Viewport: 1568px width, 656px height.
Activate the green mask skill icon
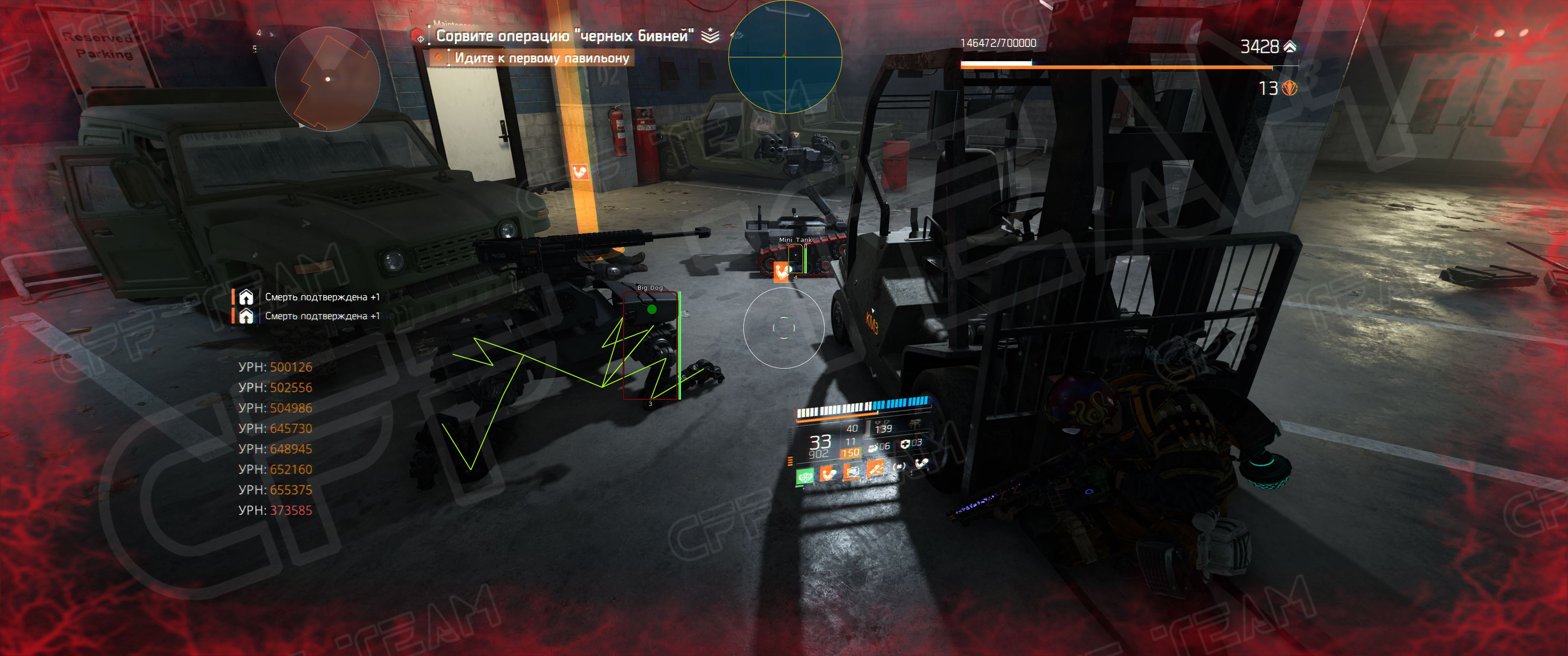coord(805,477)
